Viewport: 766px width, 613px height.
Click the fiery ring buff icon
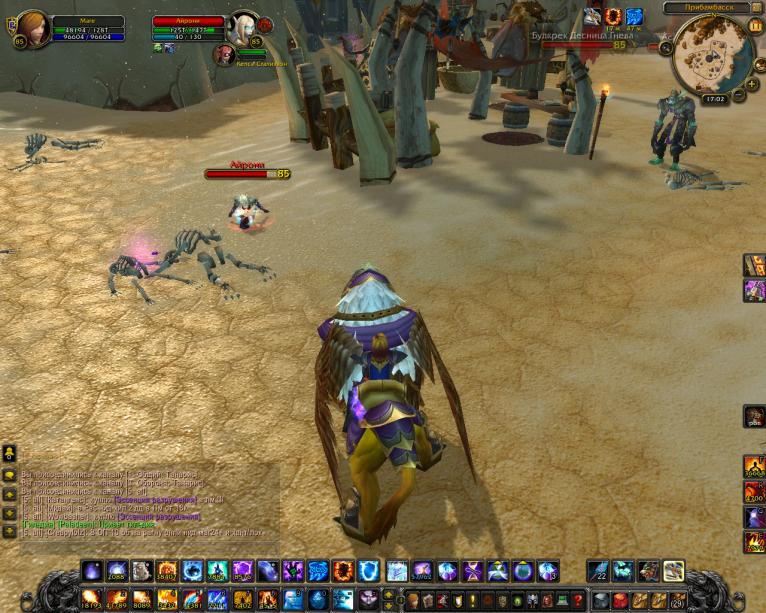(613, 16)
